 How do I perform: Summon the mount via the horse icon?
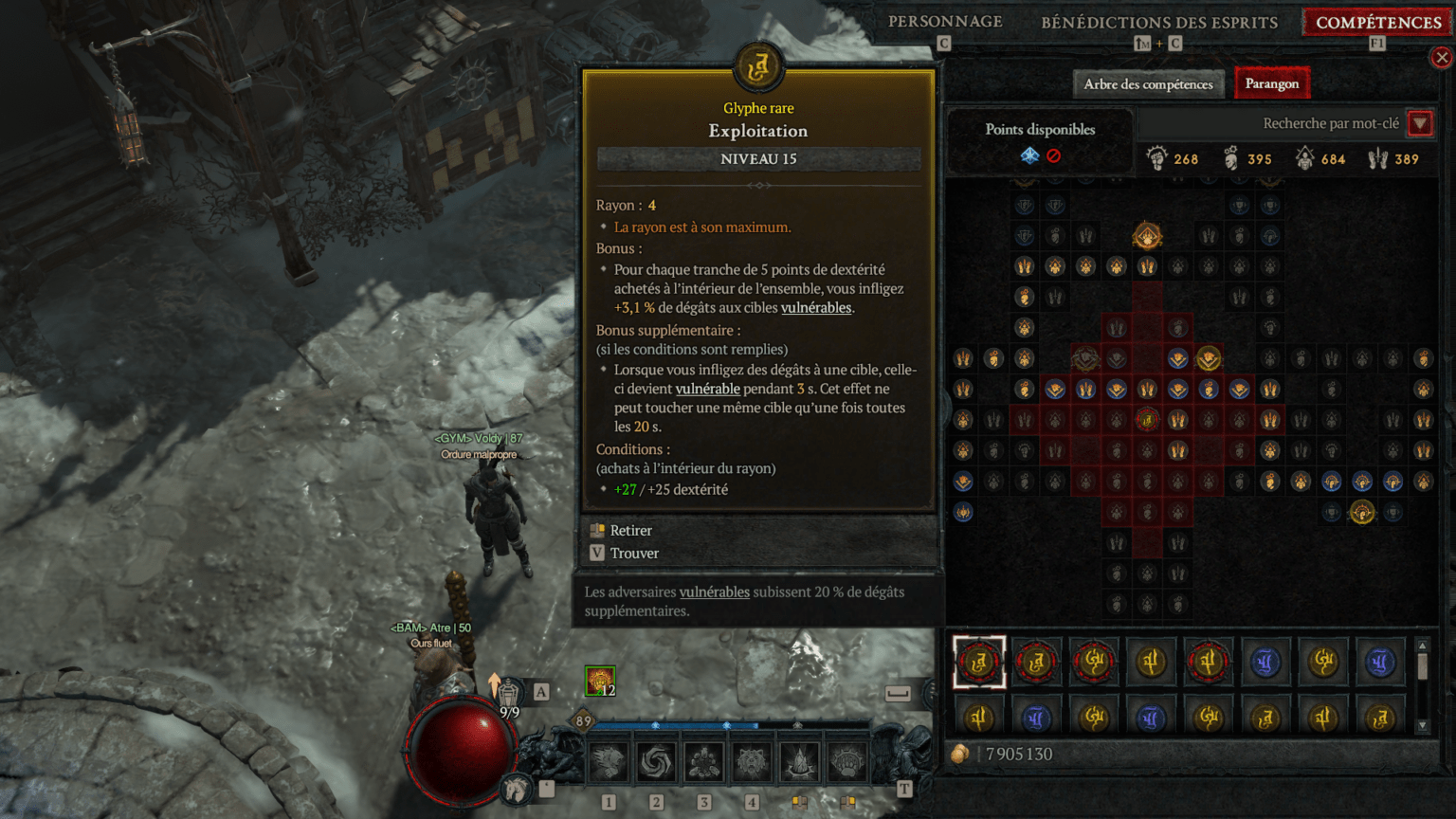[x=517, y=788]
